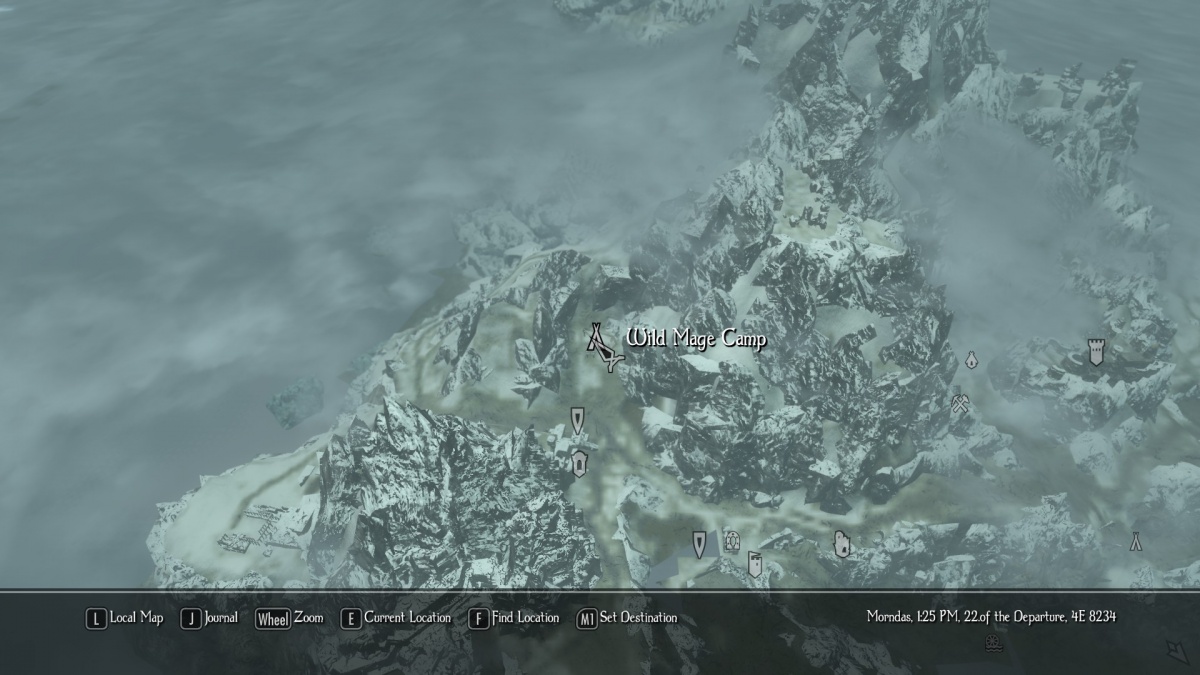
Task: Open the Find Location search
Action: (514, 618)
